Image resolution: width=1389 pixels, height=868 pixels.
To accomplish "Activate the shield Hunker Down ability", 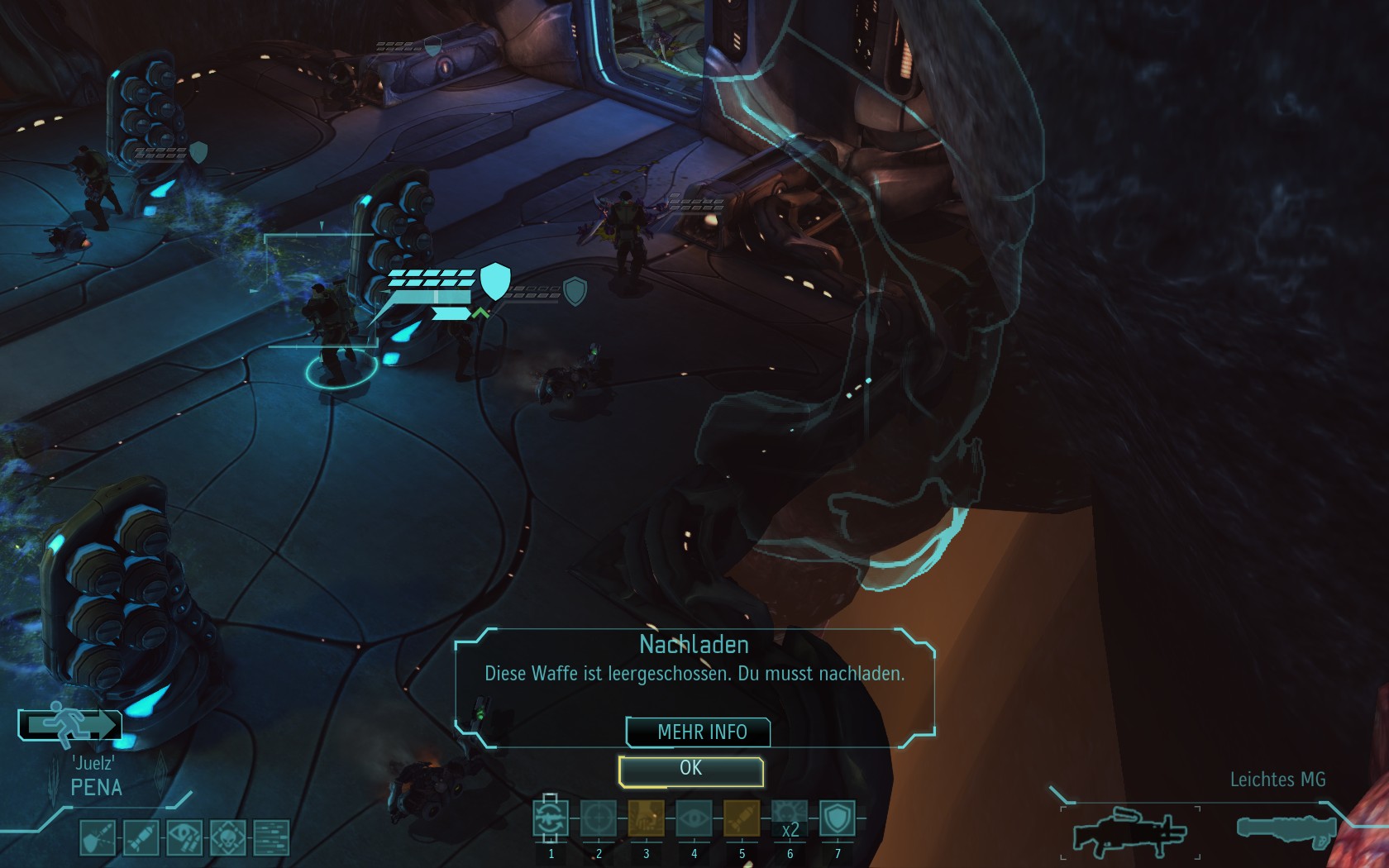I will point(837,819).
